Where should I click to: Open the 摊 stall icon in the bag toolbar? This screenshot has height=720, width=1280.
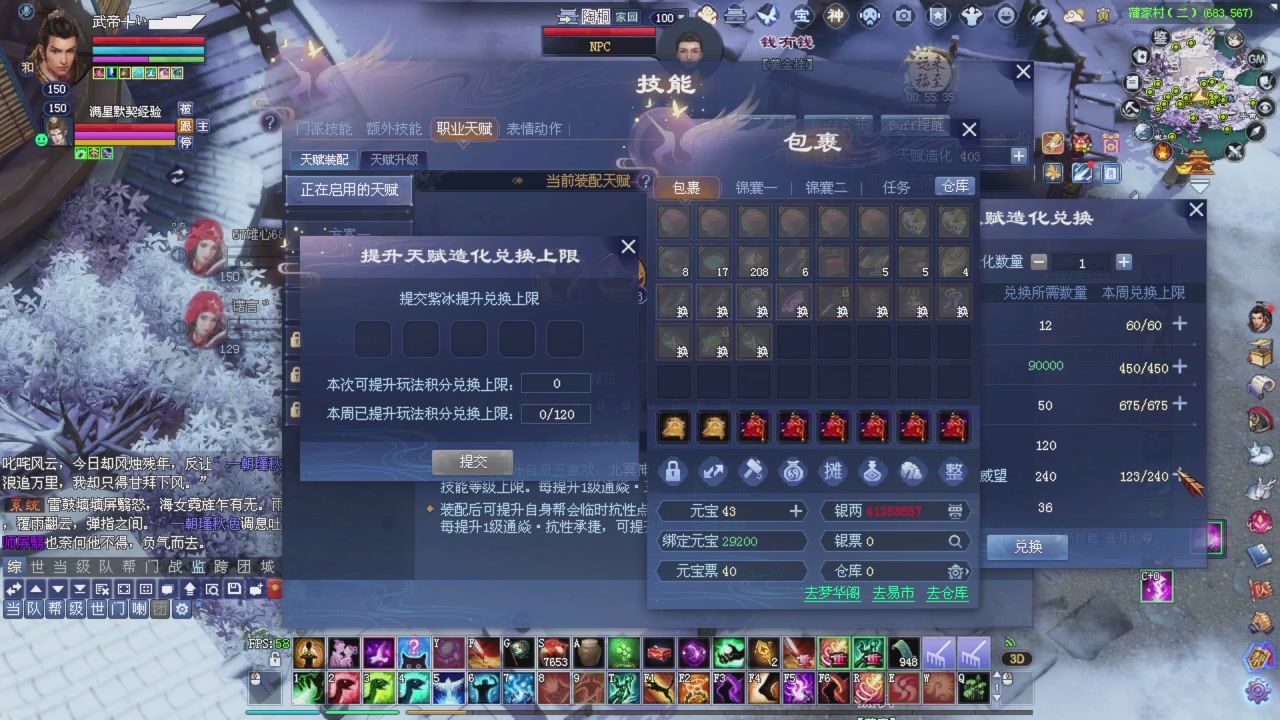[x=833, y=471]
